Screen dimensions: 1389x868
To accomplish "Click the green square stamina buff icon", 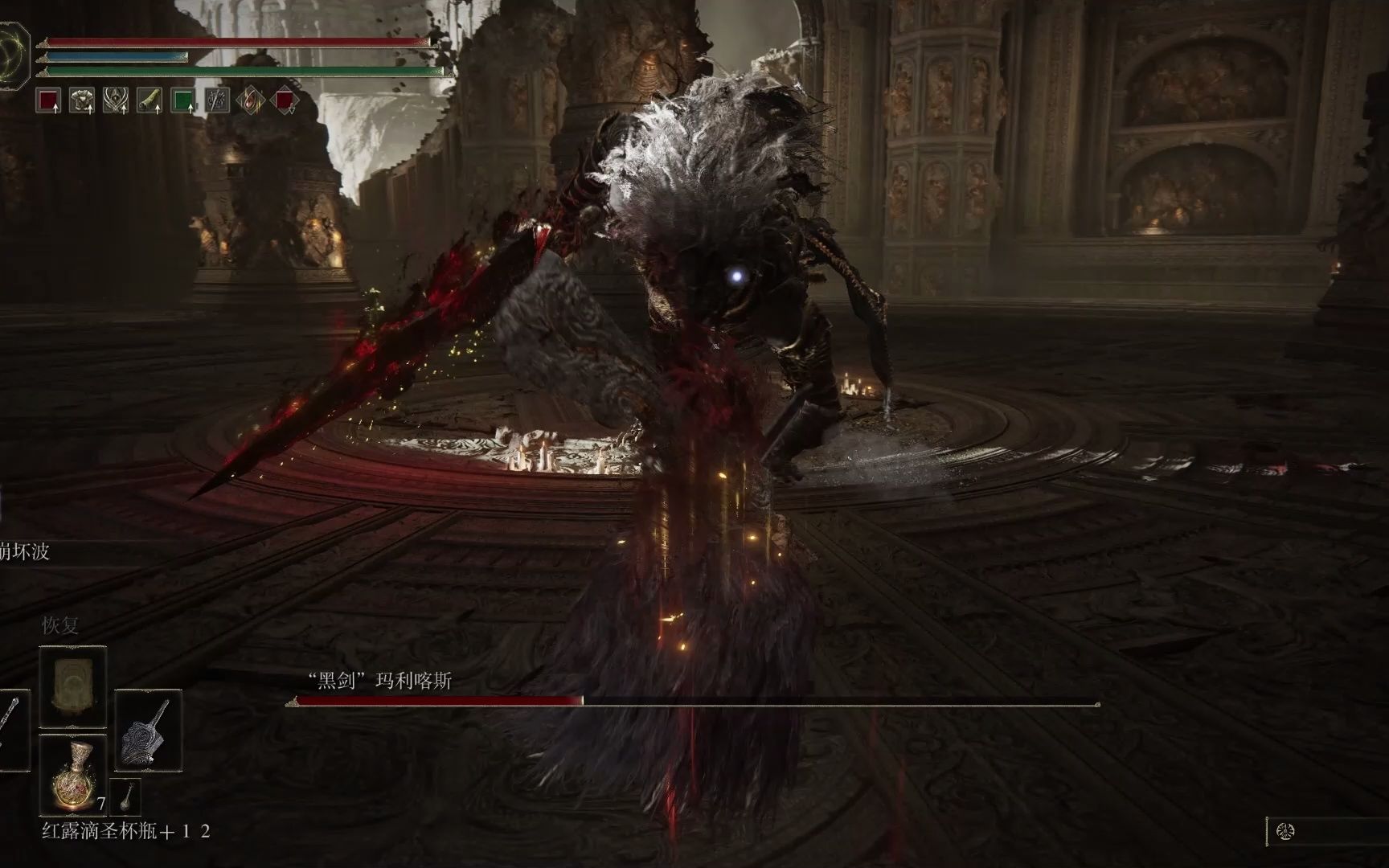I will click(183, 100).
